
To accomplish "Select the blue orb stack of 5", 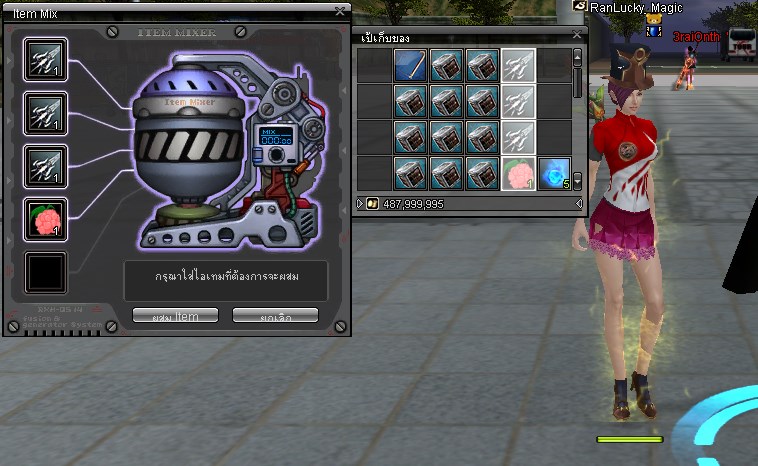I will 554,174.
